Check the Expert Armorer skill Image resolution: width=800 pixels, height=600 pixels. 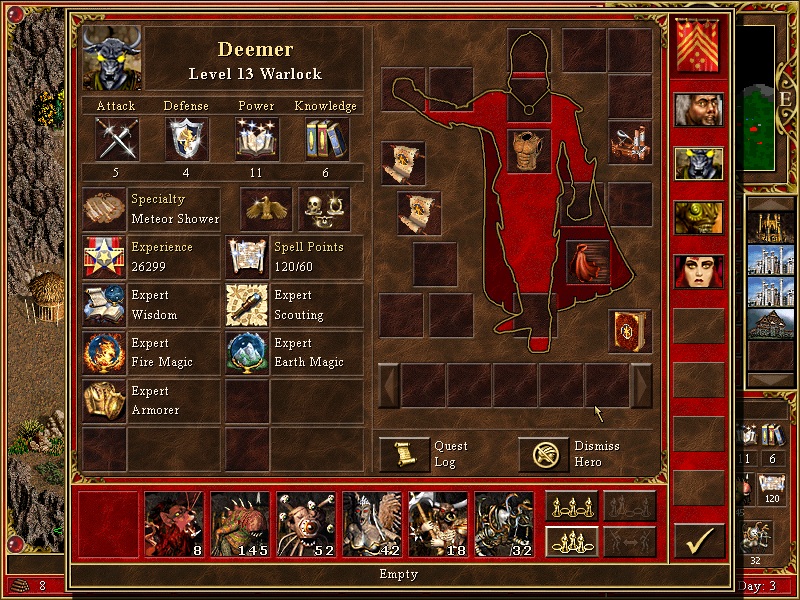click(x=104, y=400)
